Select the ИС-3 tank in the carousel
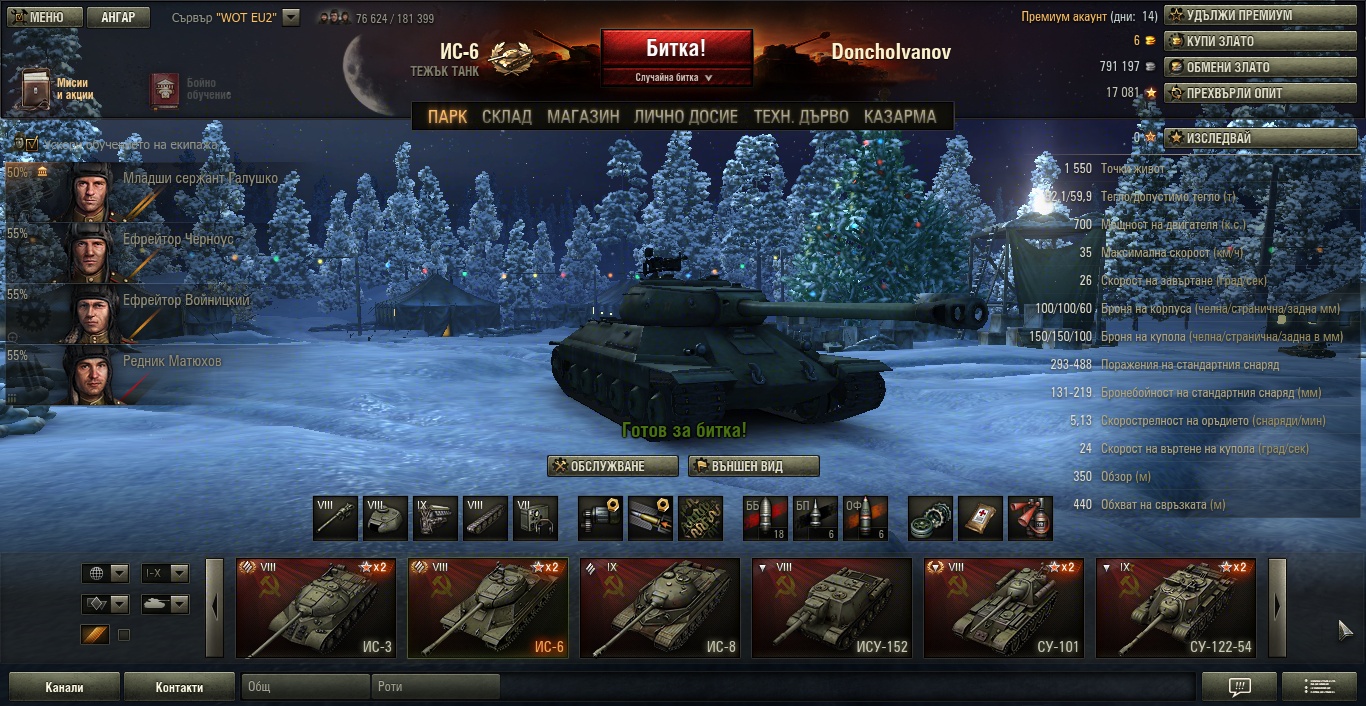 coord(315,608)
